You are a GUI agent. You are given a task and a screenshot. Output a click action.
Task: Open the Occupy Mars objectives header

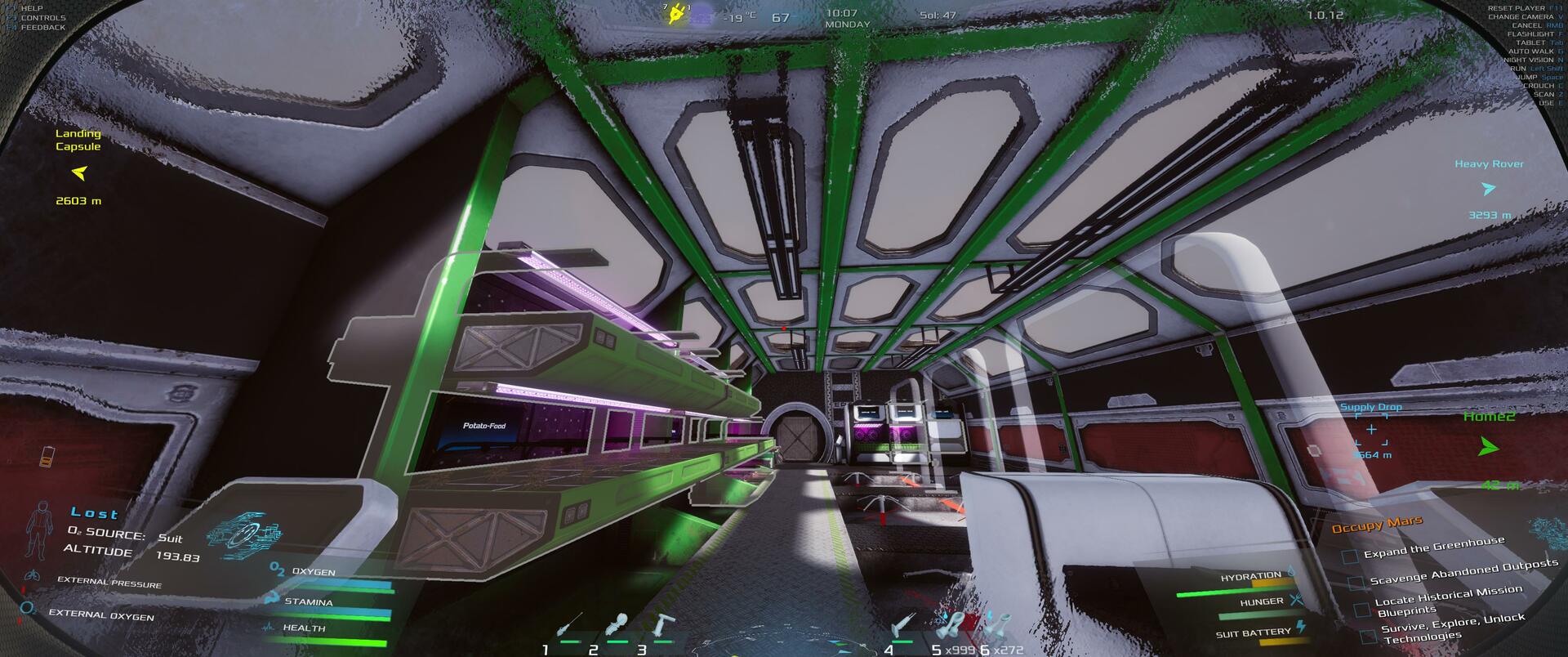click(1377, 525)
